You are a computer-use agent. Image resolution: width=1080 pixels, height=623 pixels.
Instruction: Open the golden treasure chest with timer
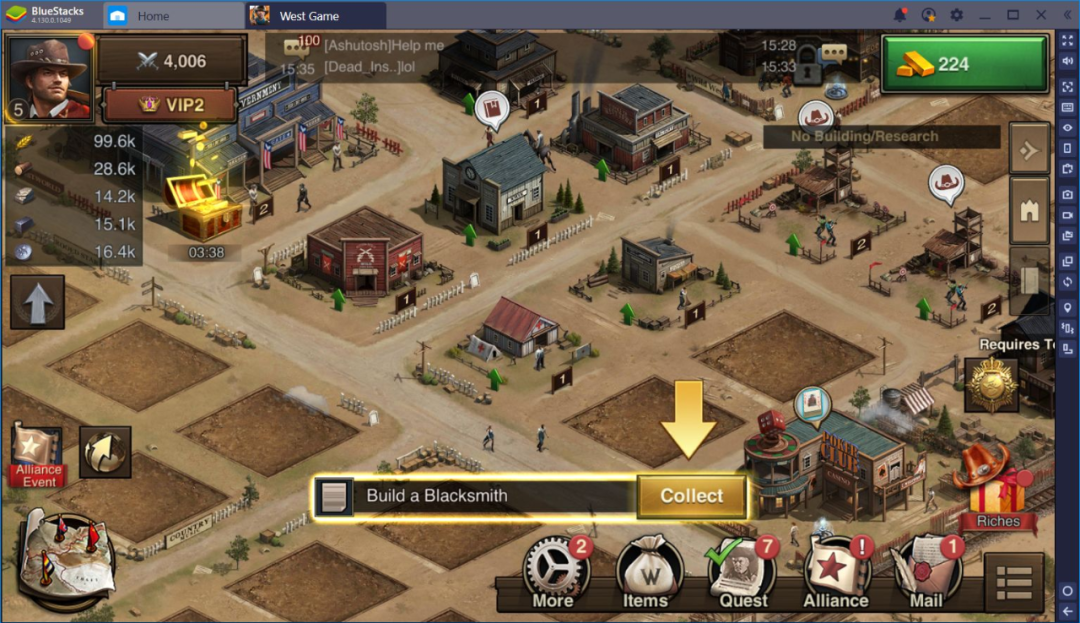coord(205,205)
